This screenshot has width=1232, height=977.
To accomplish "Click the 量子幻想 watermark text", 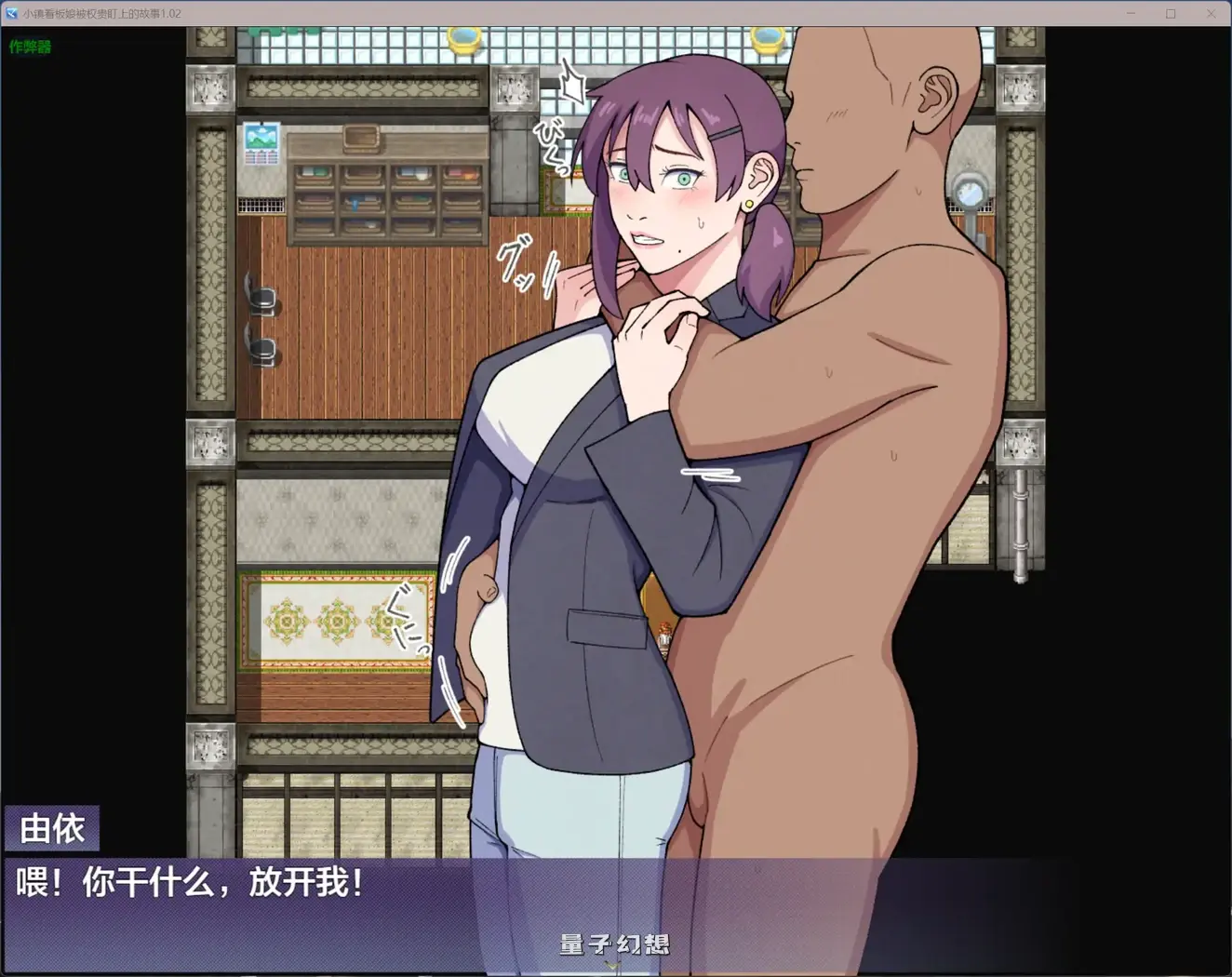I will (x=613, y=944).
